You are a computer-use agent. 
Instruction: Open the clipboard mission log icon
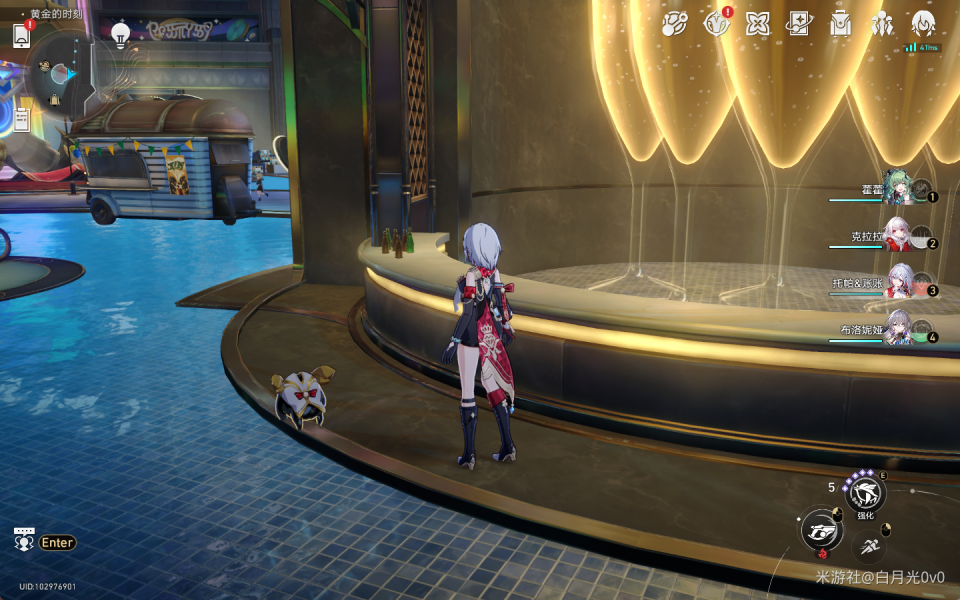[21, 119]
